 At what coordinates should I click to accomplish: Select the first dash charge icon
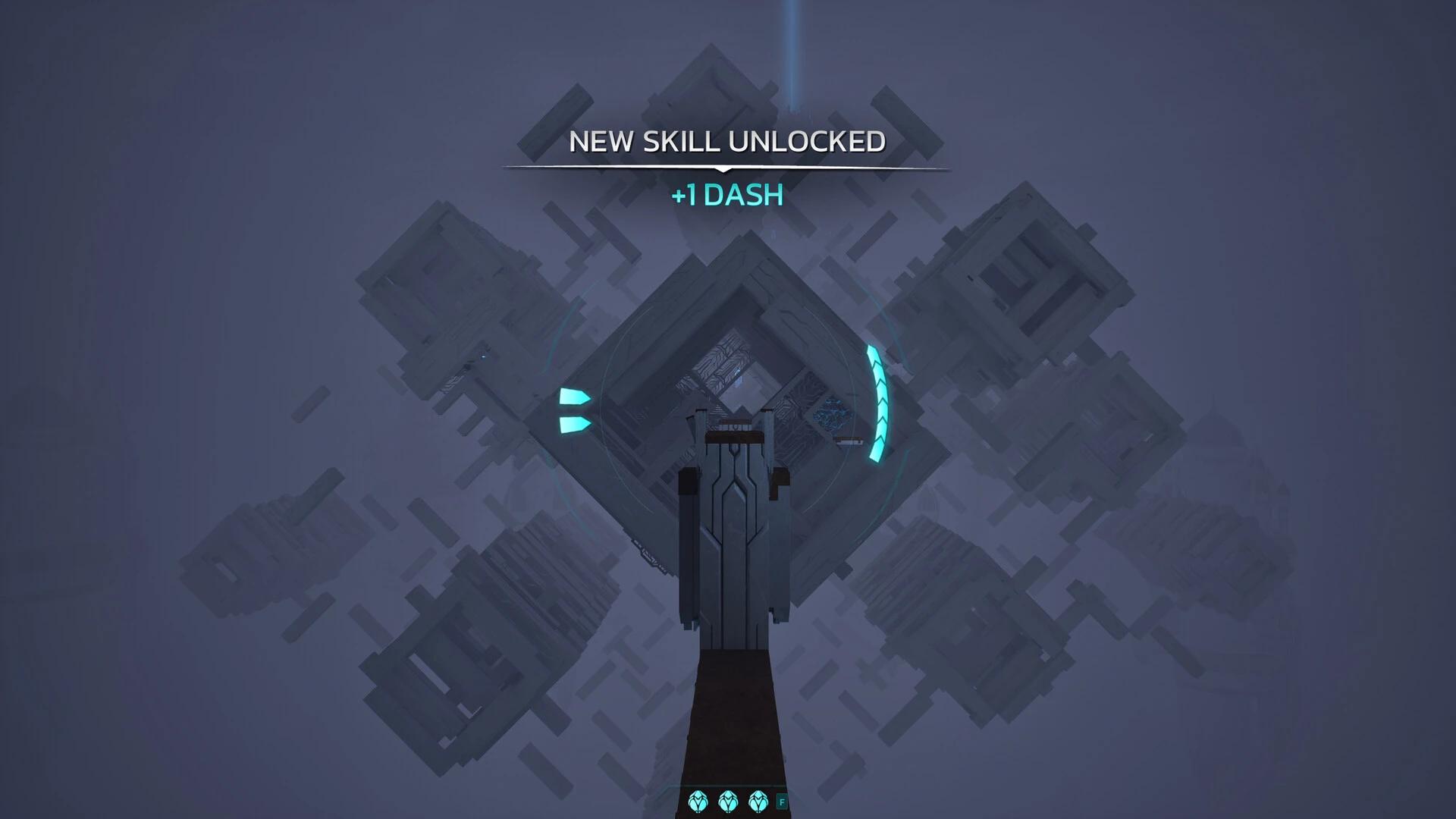coord(698,802)
